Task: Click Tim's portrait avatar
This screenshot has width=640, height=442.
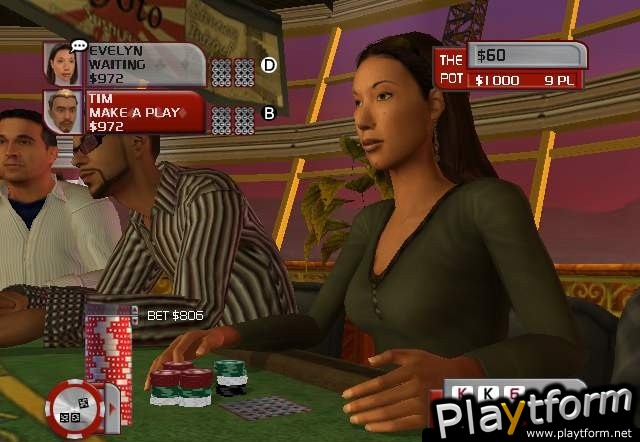Action: (x=64, y=112)
